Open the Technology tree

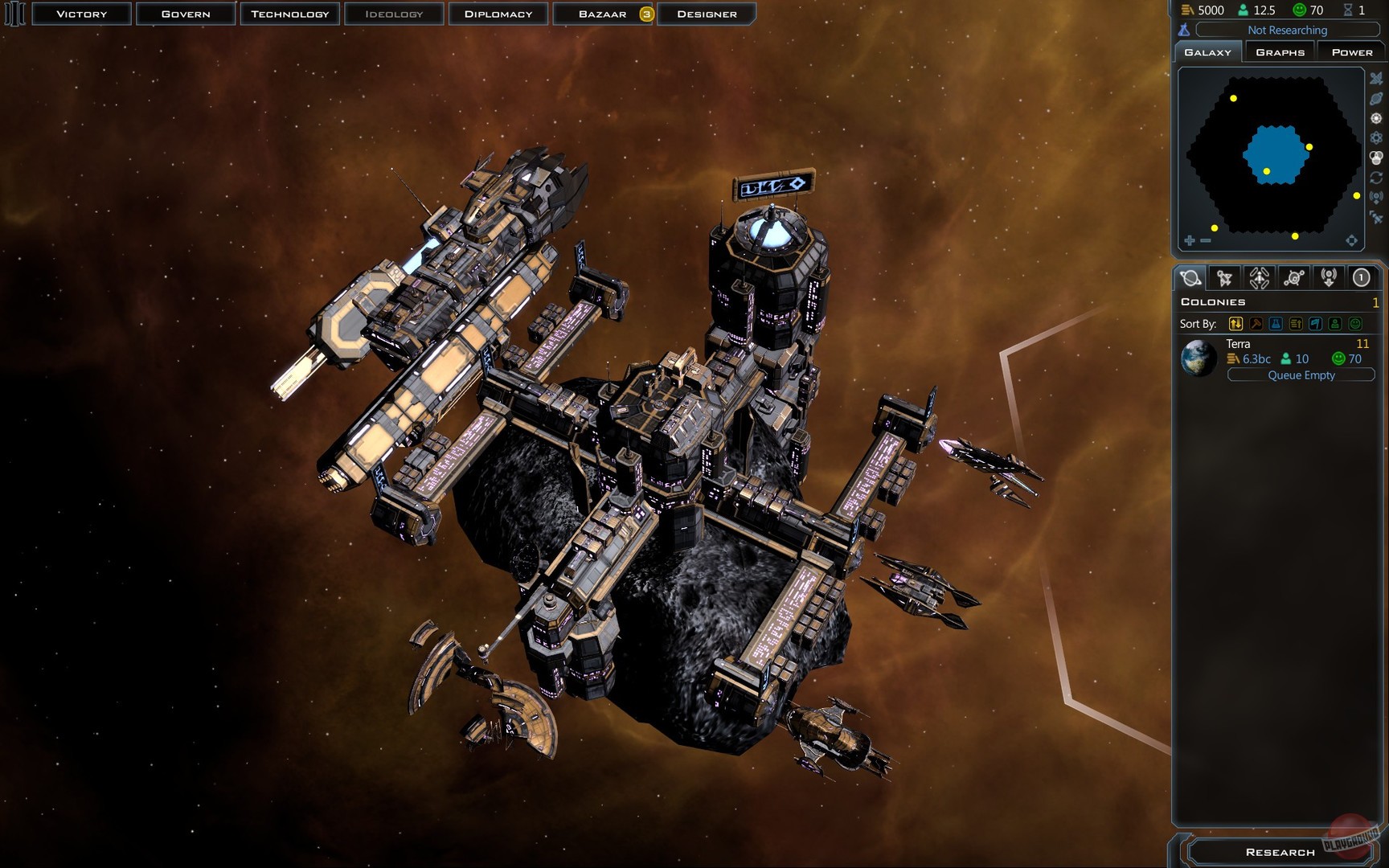point(289,14)
